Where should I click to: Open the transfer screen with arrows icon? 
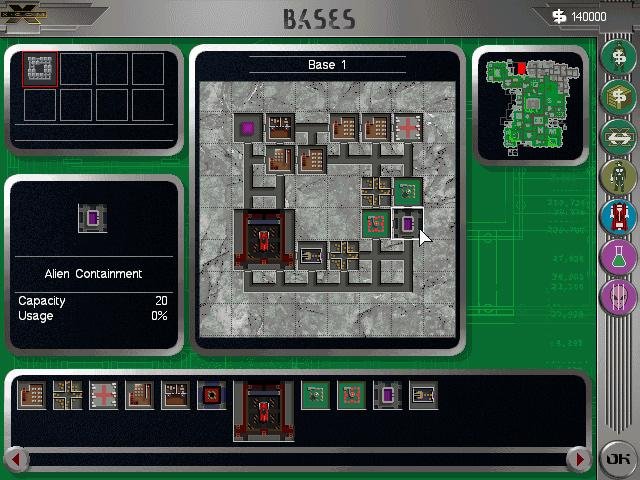618,137
